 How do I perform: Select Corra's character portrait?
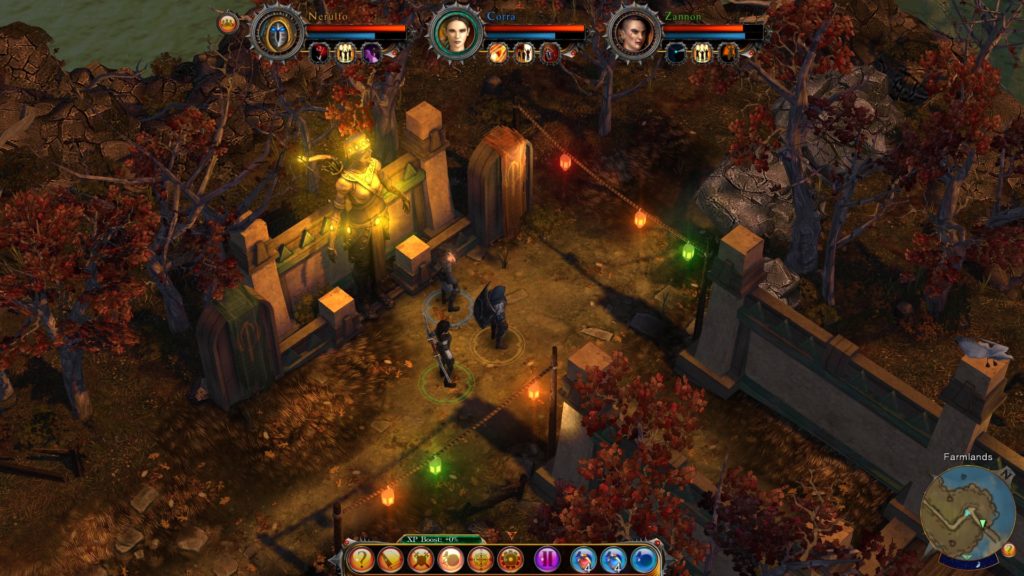[x=455, y=32]
